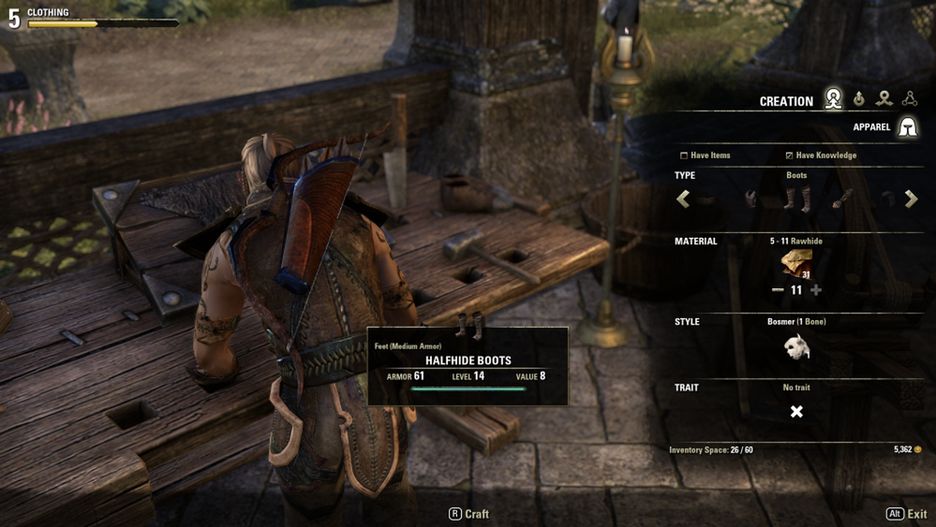
Task: Select the Creation tab icon
Action: point(833,99)
